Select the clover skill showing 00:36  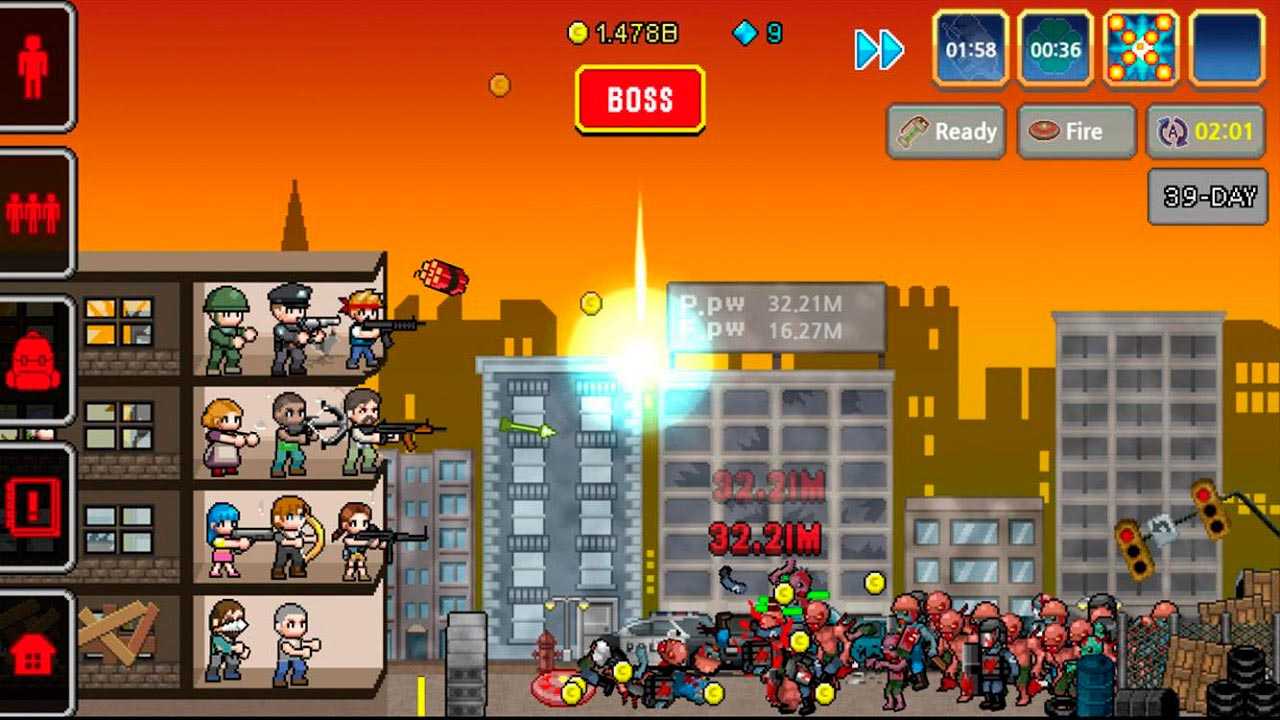(1055, 48)
